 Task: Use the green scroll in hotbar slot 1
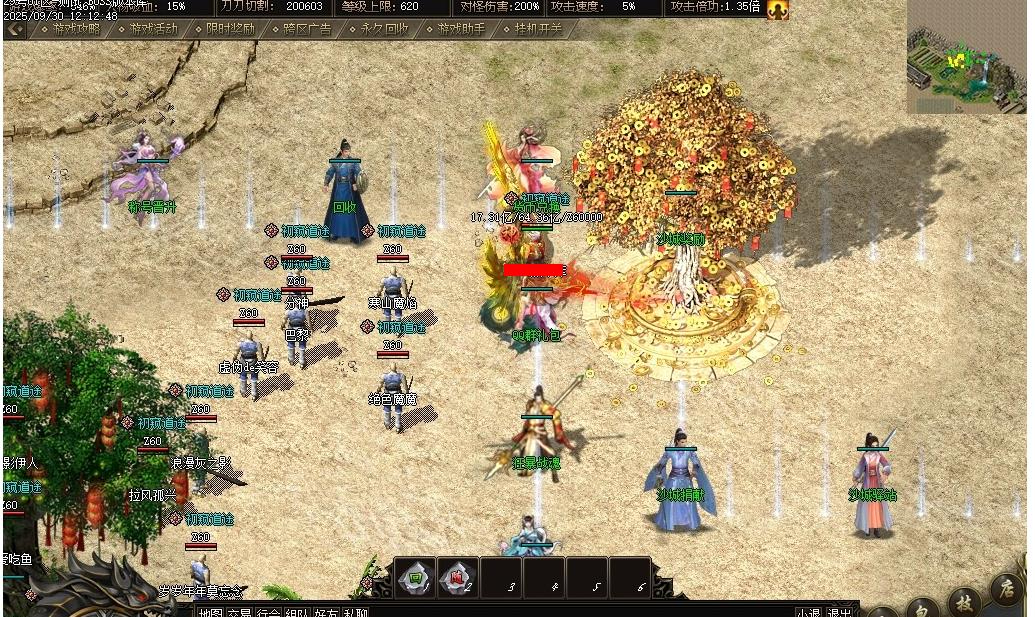[414, 577]
